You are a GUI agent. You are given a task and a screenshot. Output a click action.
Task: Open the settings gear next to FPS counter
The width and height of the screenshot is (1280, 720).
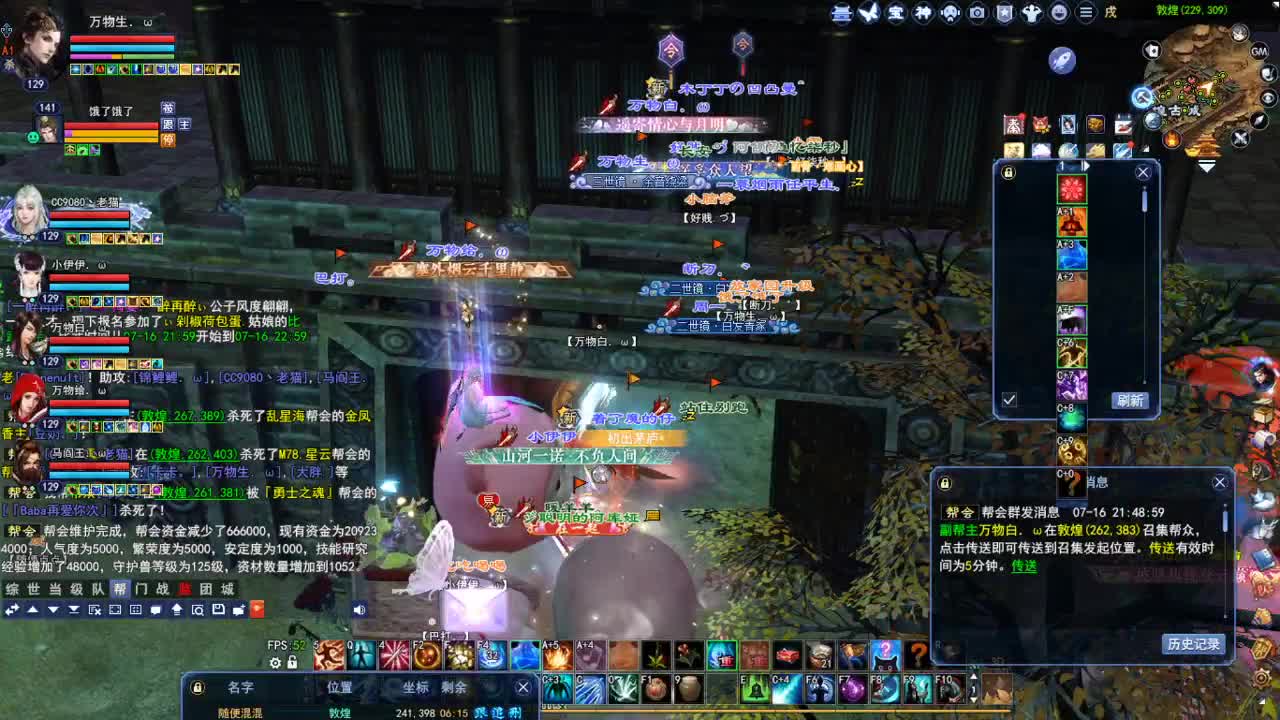tap(275, 663)
